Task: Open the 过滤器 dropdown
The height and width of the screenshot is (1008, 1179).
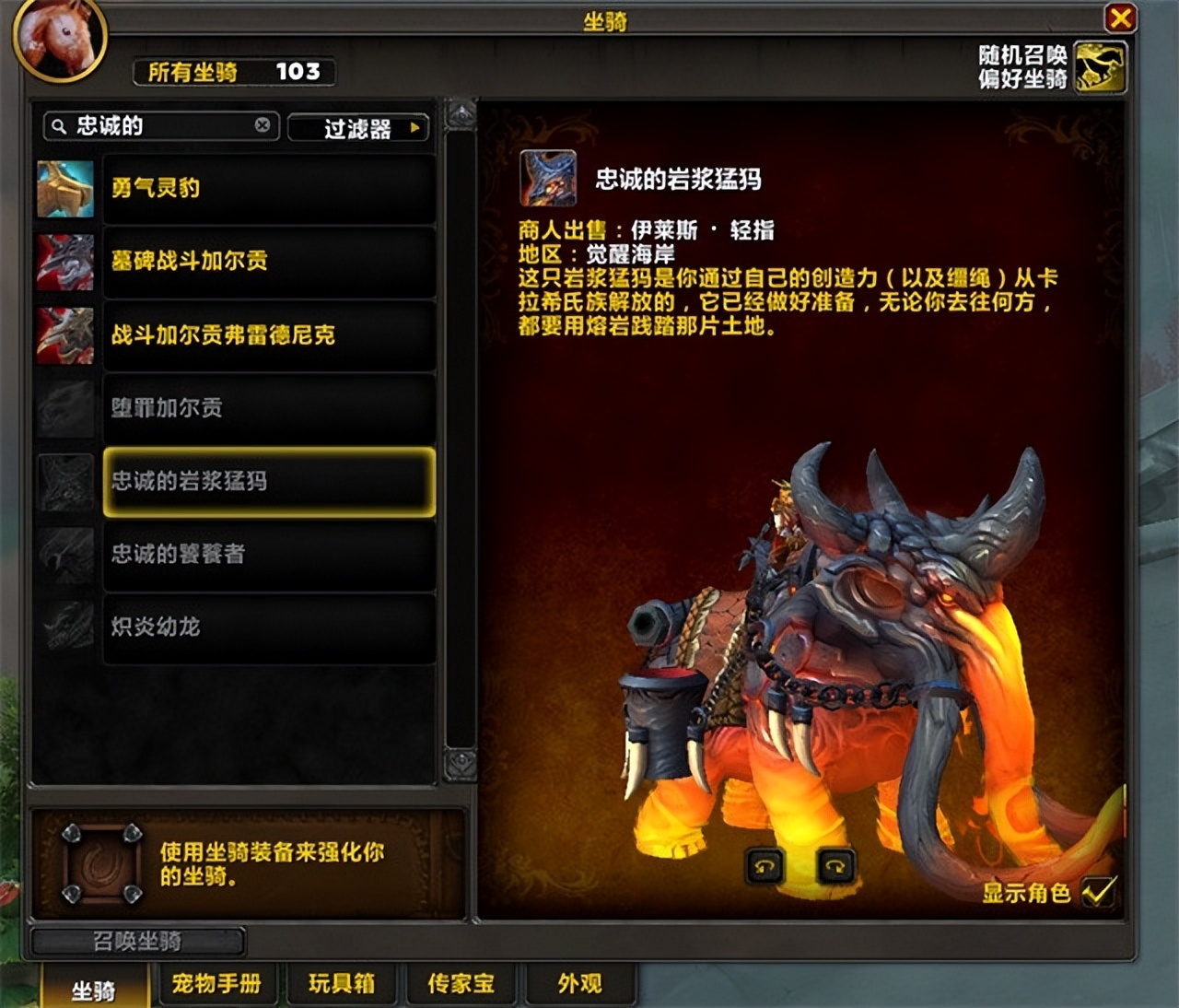Action: pos(358,128)
